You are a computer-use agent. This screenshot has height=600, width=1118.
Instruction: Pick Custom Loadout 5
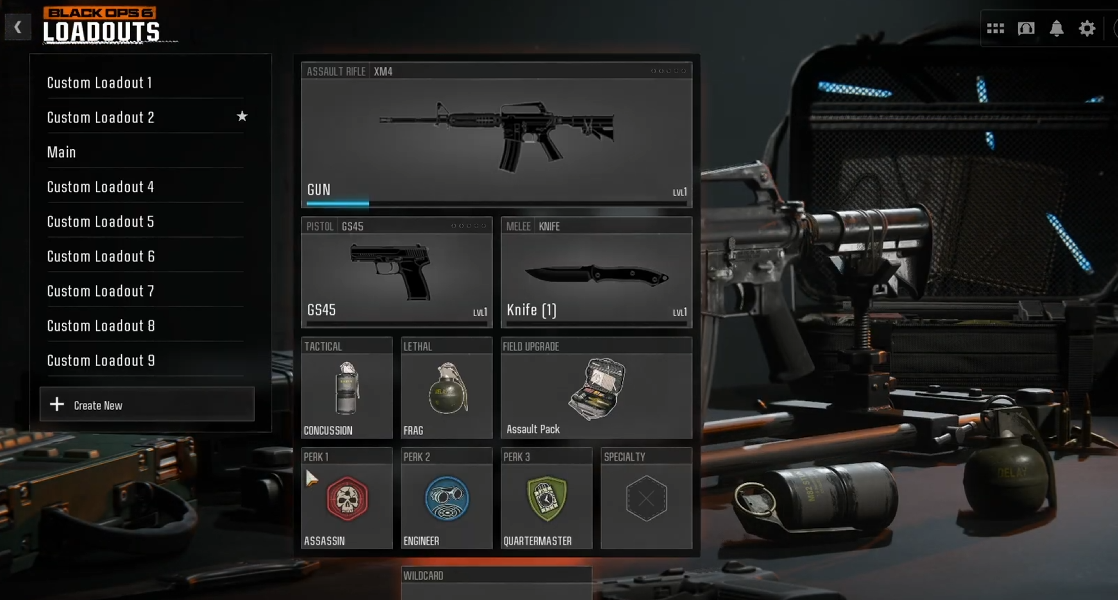[x=101, y=222]
